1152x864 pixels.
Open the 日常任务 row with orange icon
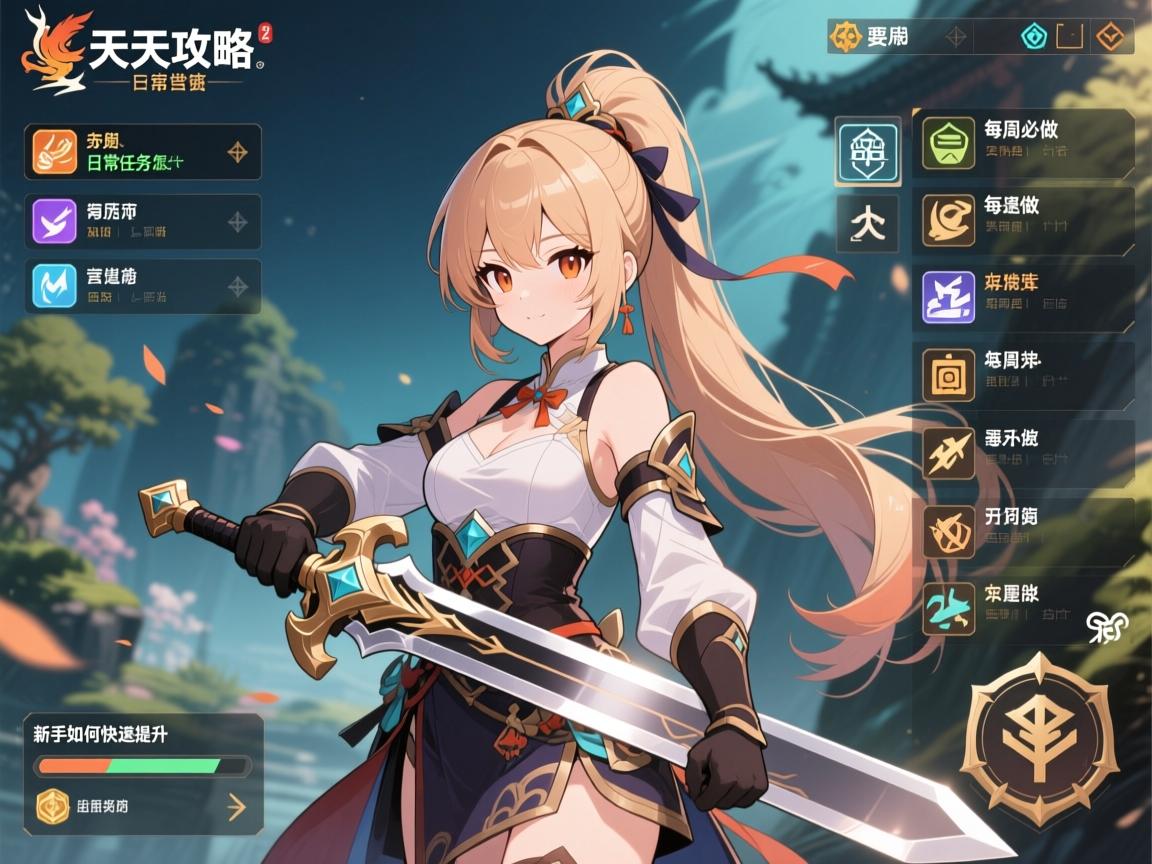[142, 152]
